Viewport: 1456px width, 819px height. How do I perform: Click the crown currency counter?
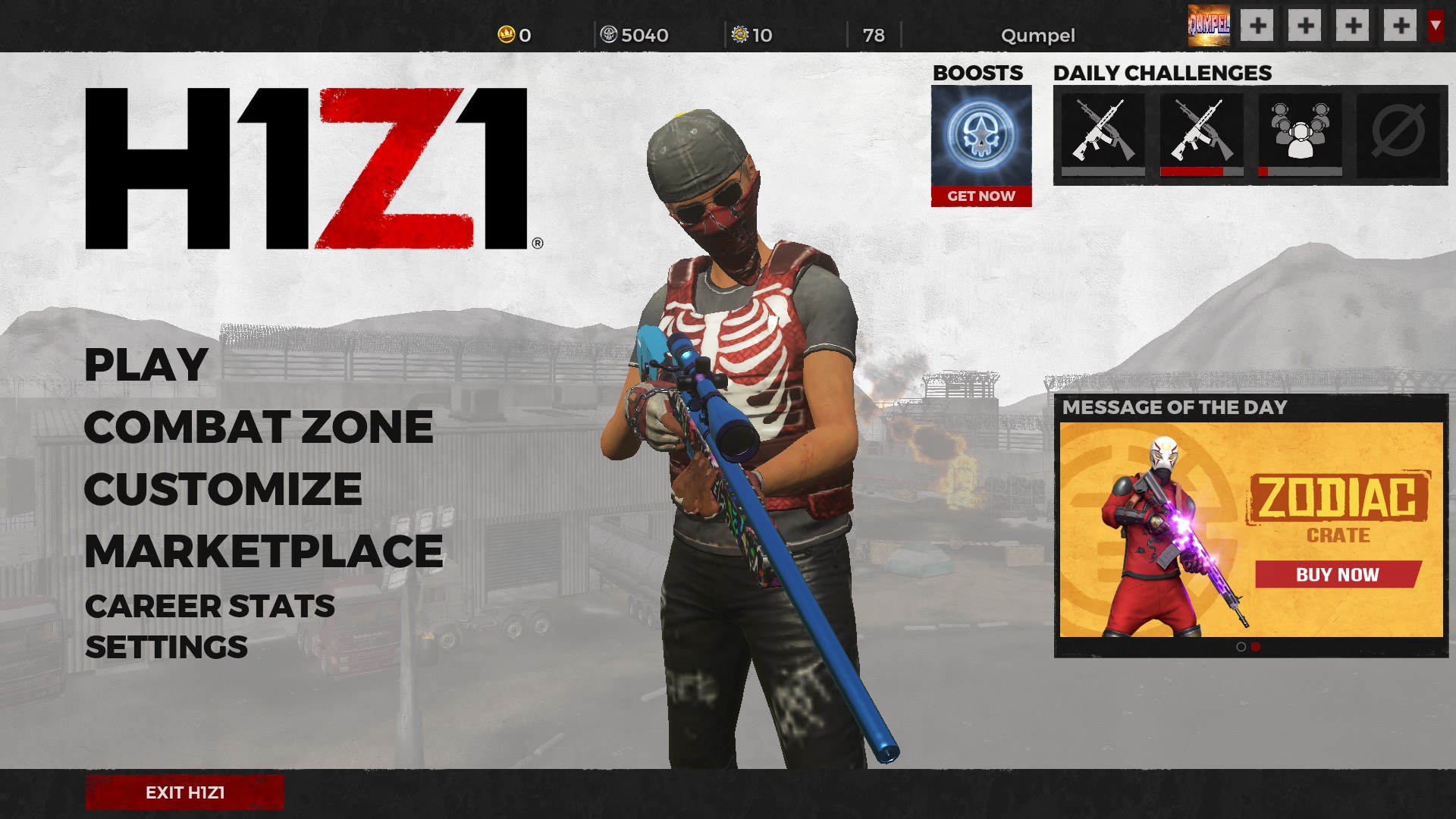(514, 35)
